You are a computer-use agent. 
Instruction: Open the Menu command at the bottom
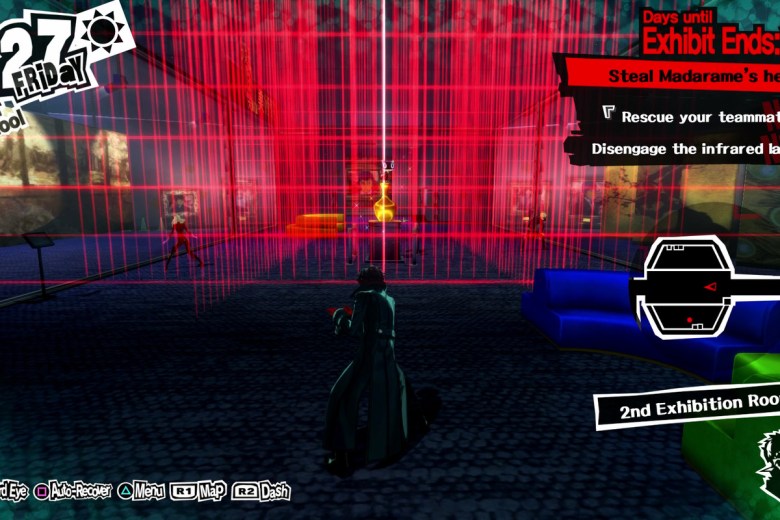pos(140,491)
